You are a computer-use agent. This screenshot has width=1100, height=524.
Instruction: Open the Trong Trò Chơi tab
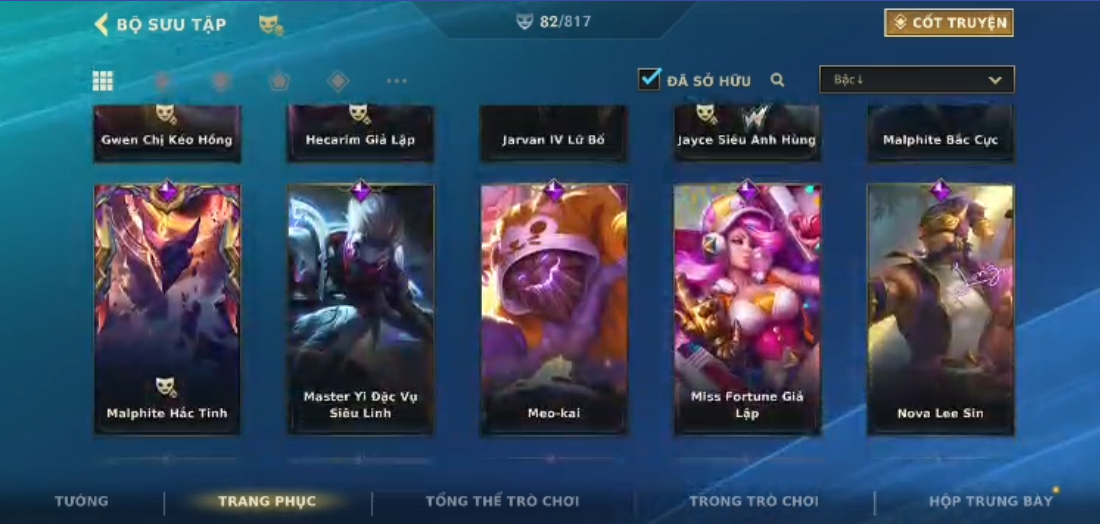pos(753,501)
